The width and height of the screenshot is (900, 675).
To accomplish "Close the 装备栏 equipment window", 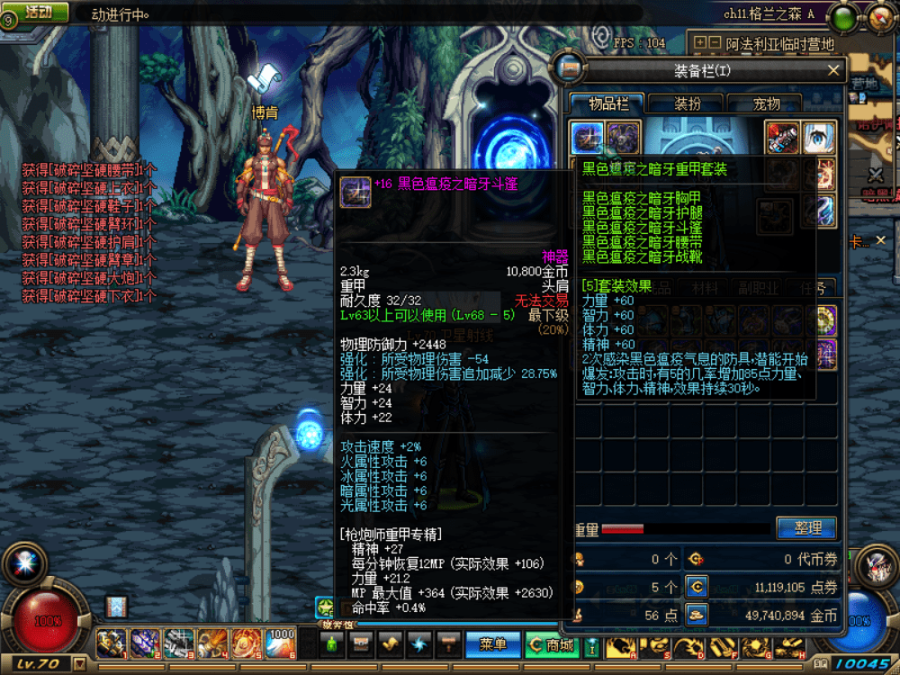I will tap(833, 70).
